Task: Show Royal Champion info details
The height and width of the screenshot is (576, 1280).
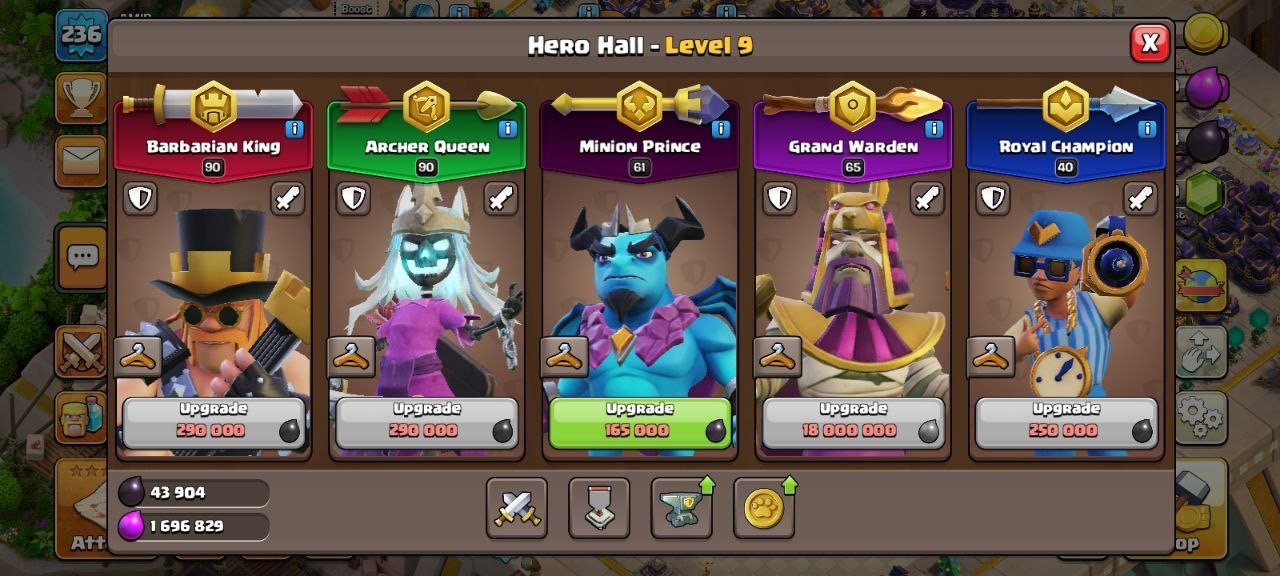Action: click(x=1147, y=129)
